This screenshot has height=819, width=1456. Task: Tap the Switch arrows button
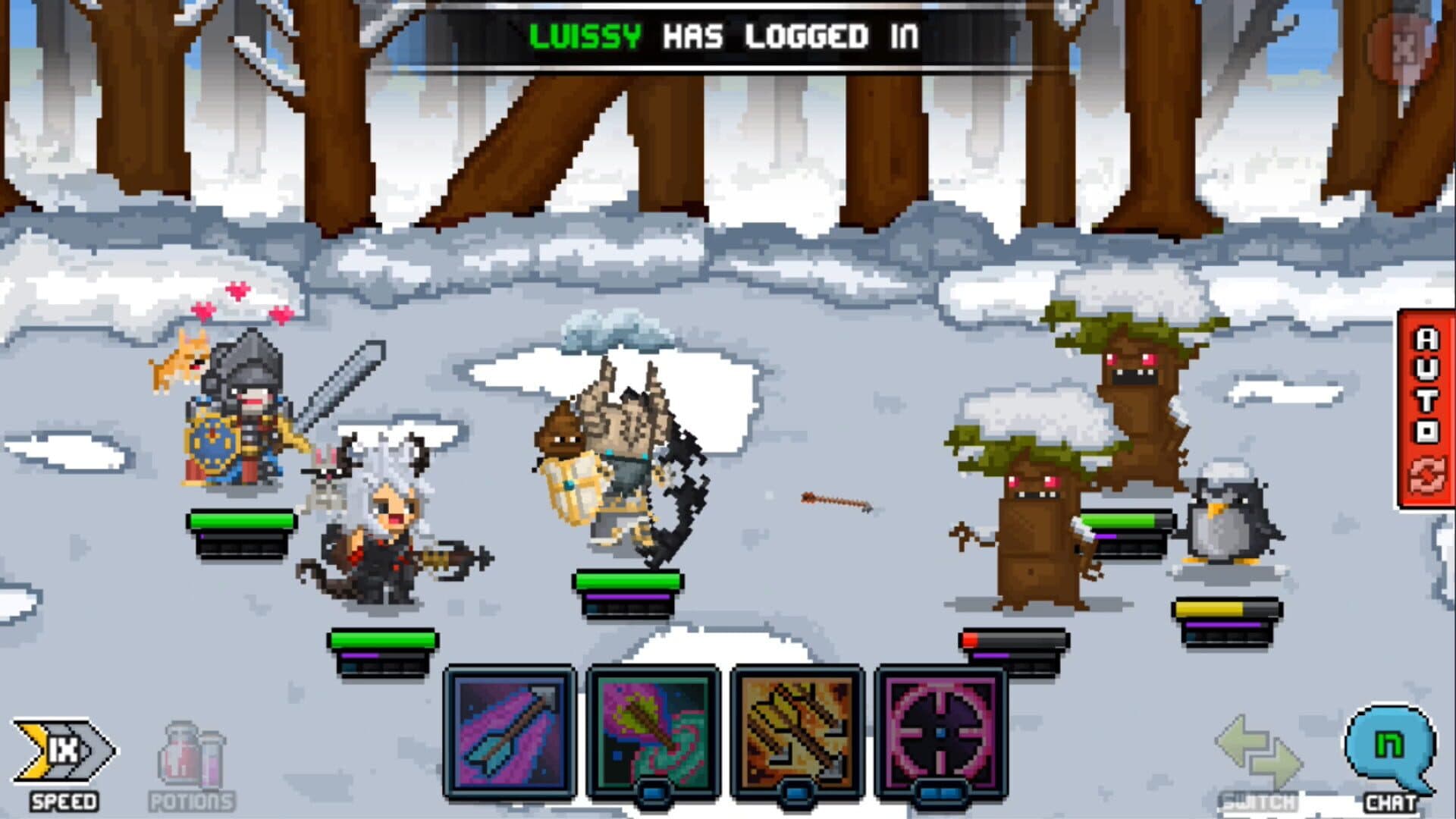(1260, 758)
